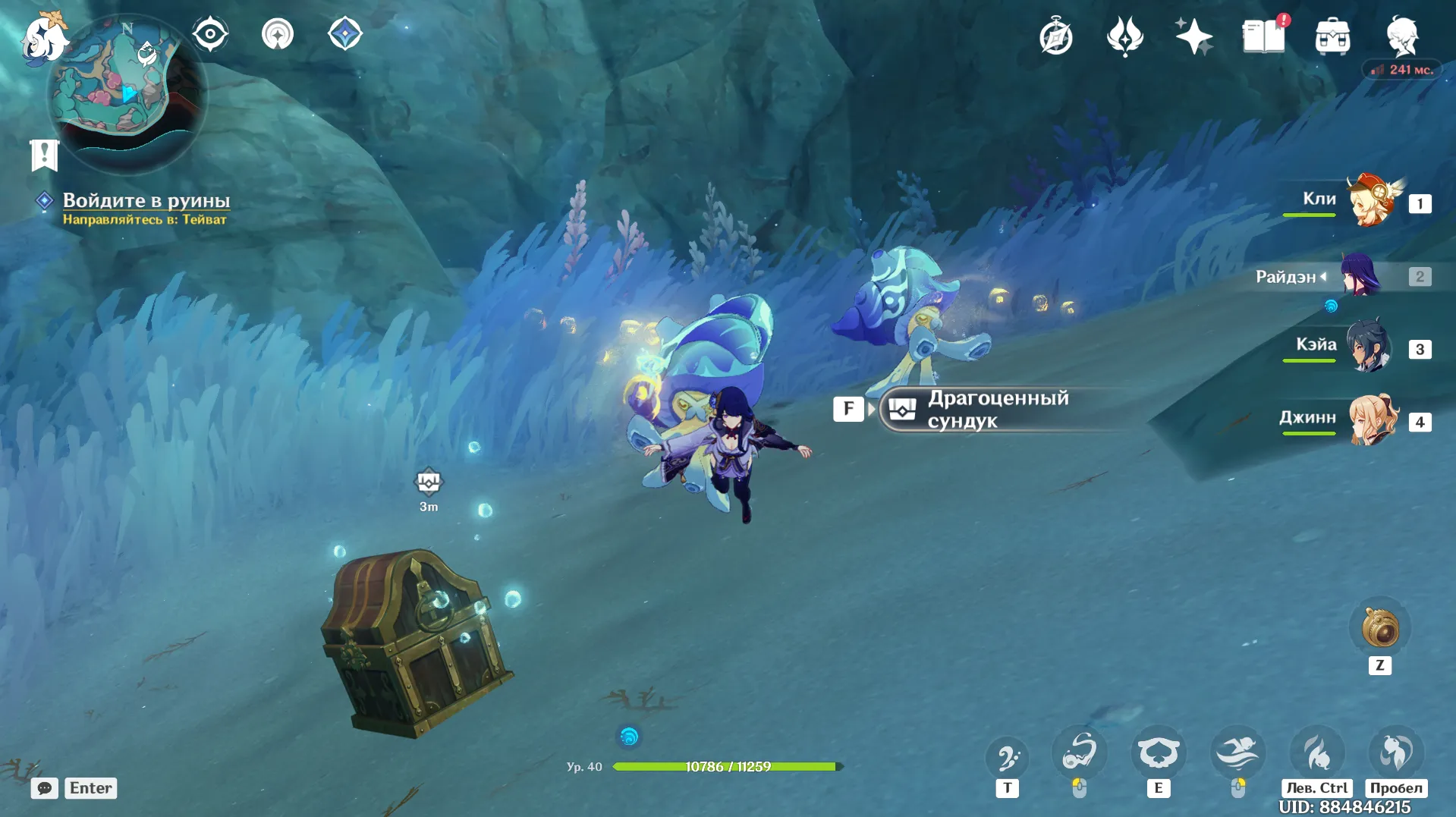Open the inventory backpack
This screenshot has width=1456, height=817.
(x=1332, y=36)
